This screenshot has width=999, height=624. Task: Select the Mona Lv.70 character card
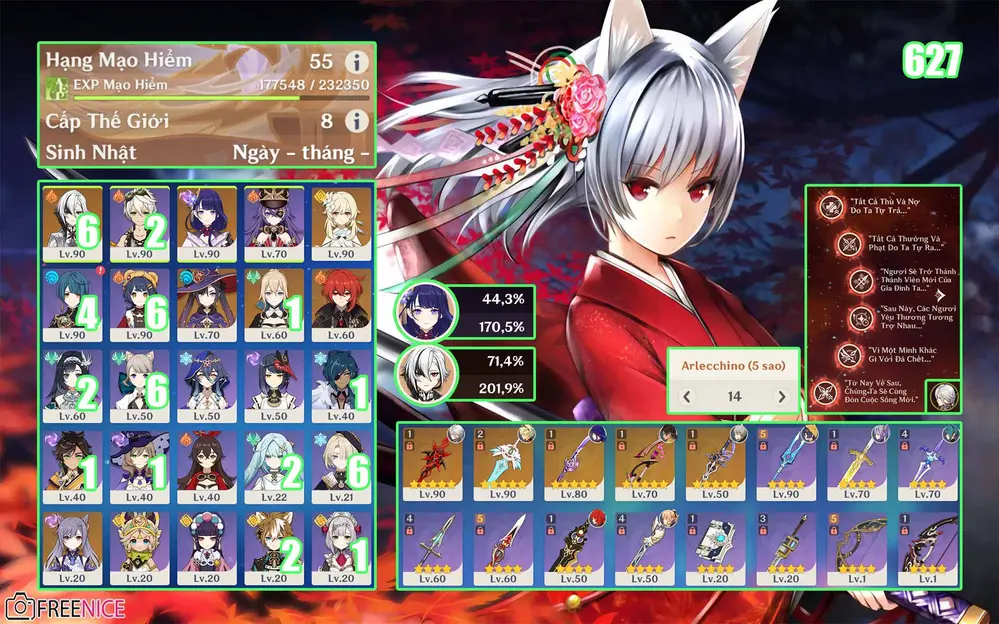tap(207, 303)
